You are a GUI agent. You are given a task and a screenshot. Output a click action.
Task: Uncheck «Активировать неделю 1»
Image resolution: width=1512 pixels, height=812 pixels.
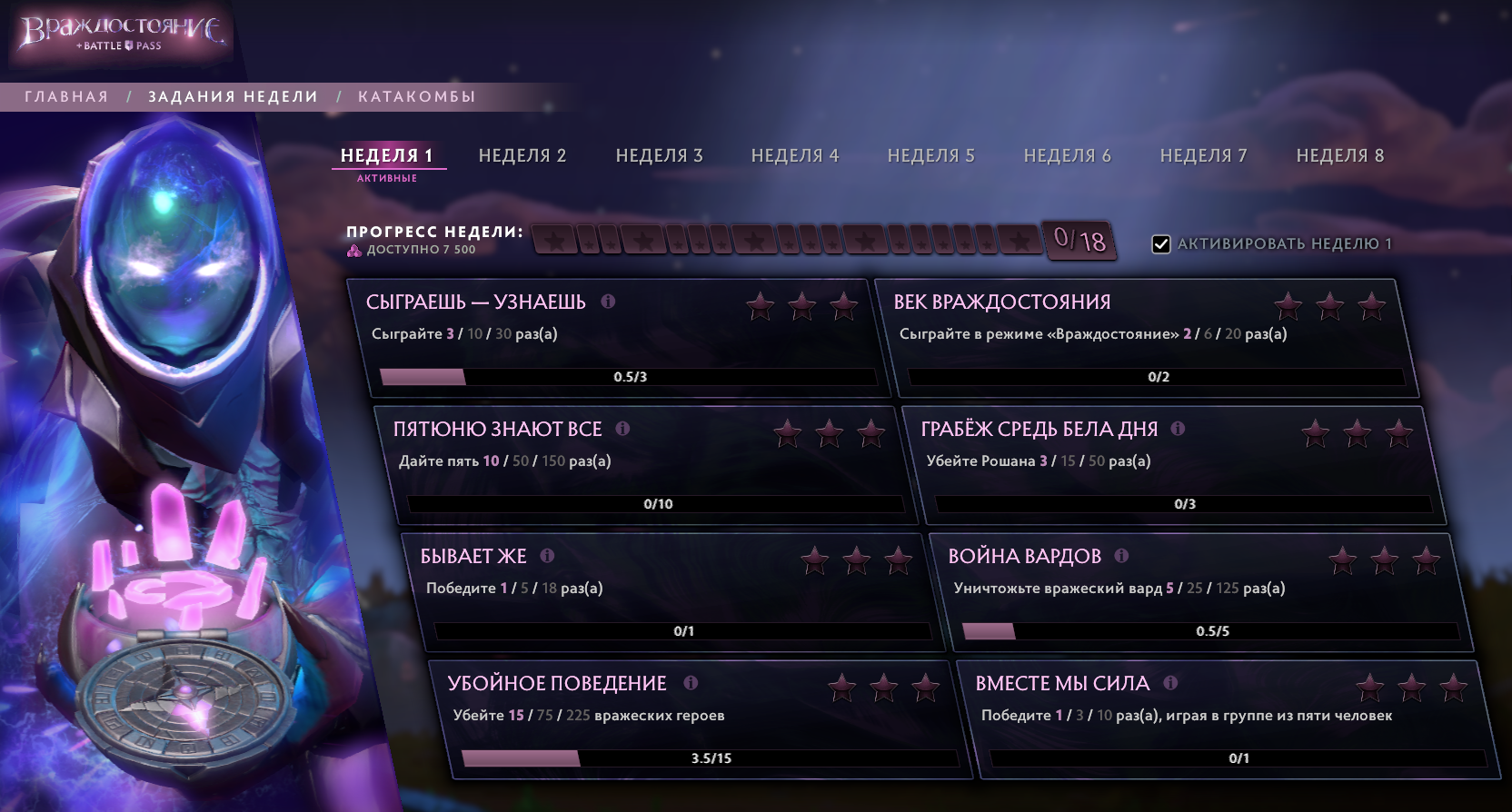point(1160,243)
